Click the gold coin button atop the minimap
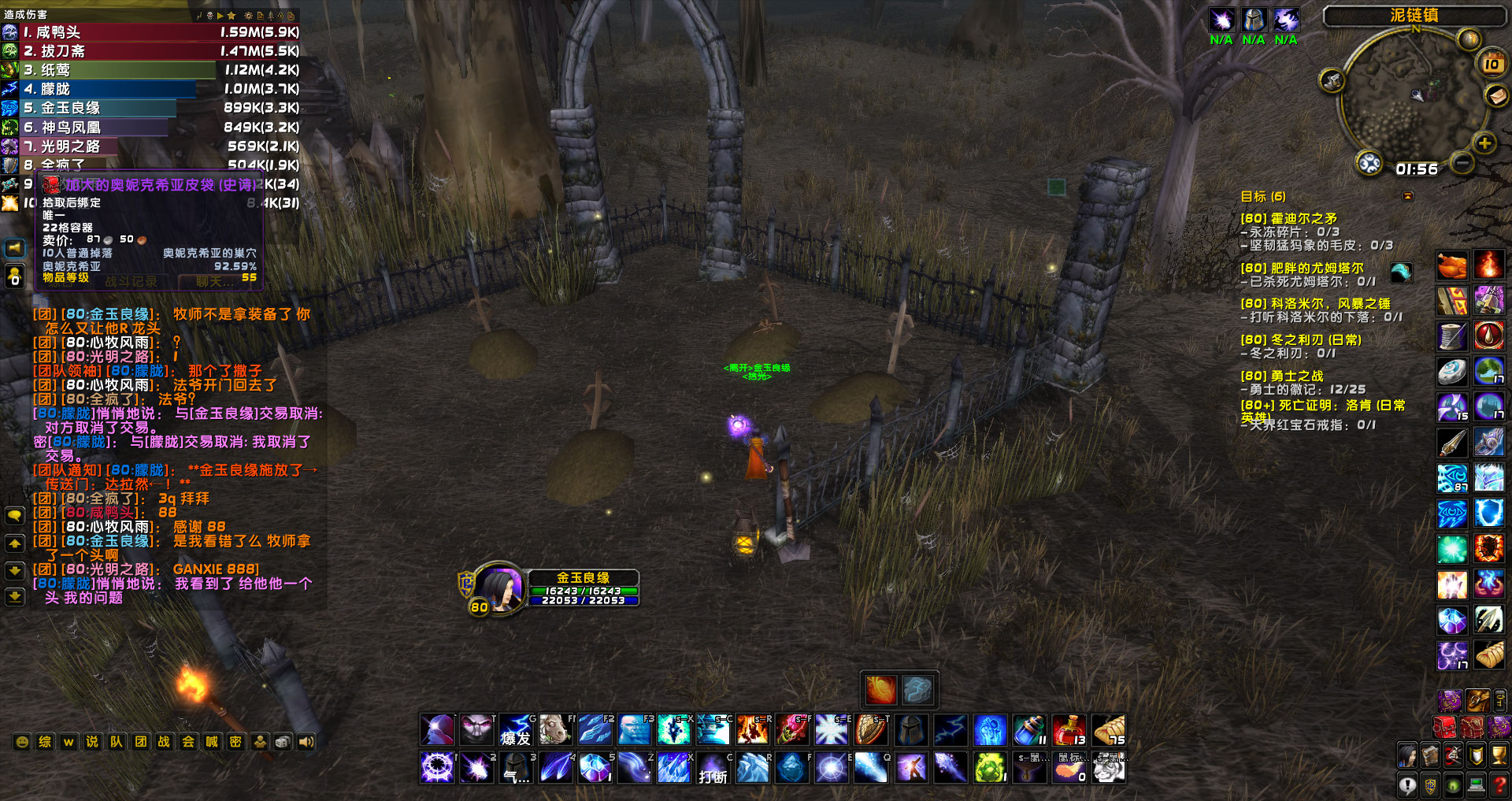 [x=1469, y=40]
